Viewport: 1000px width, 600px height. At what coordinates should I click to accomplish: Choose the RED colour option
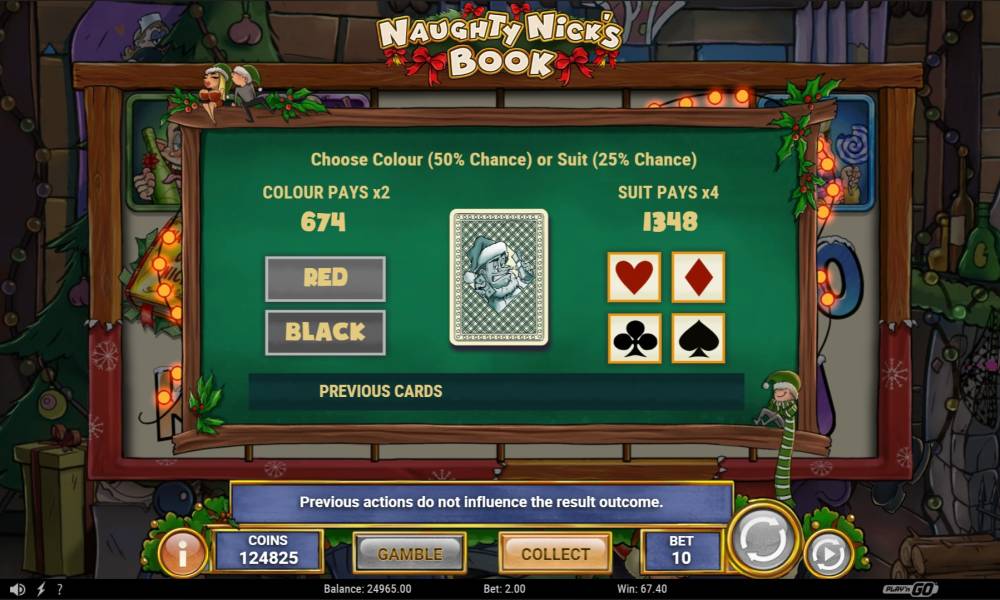pyautogui.click(x=325, y=278)
